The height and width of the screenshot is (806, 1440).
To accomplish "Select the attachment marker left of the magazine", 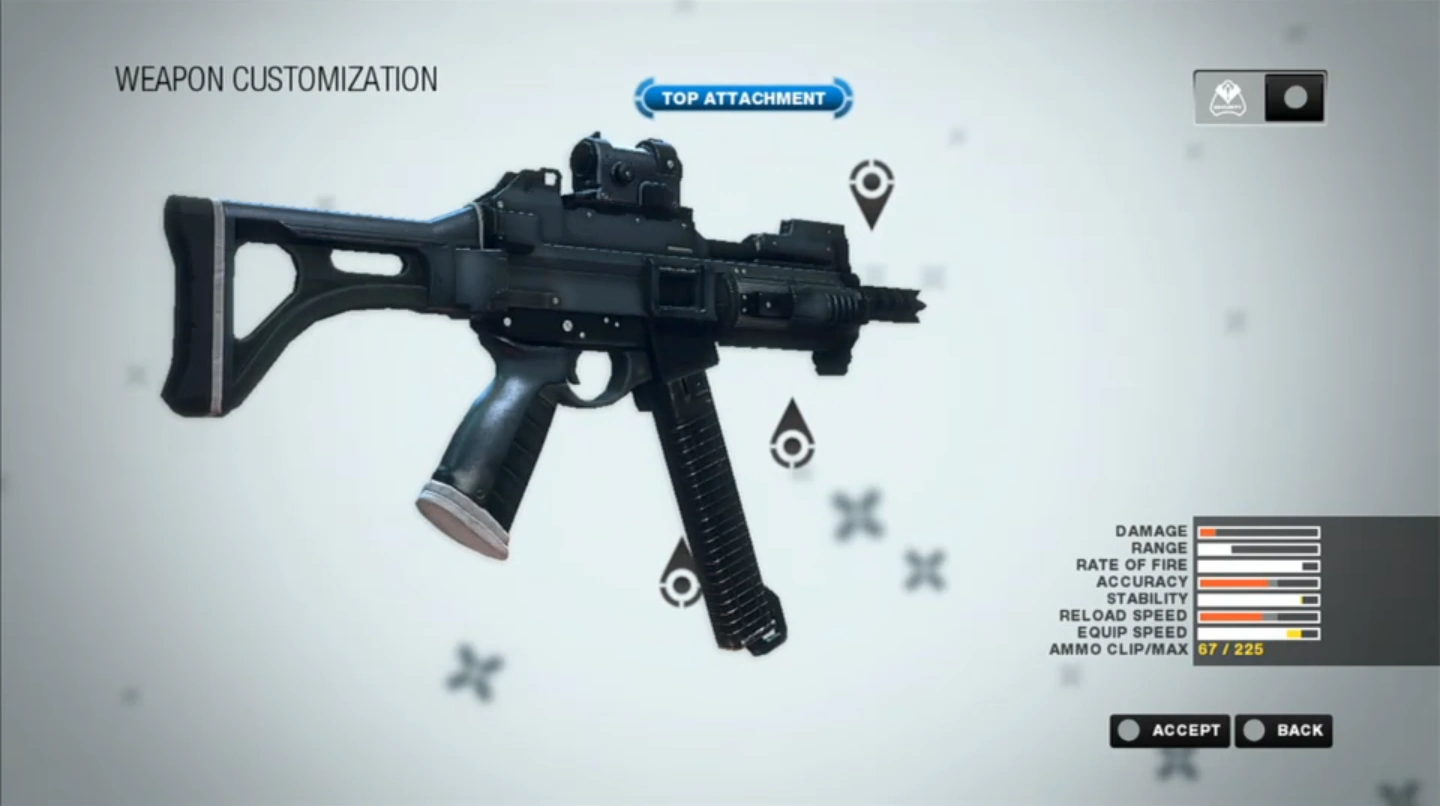I will 681,582.
